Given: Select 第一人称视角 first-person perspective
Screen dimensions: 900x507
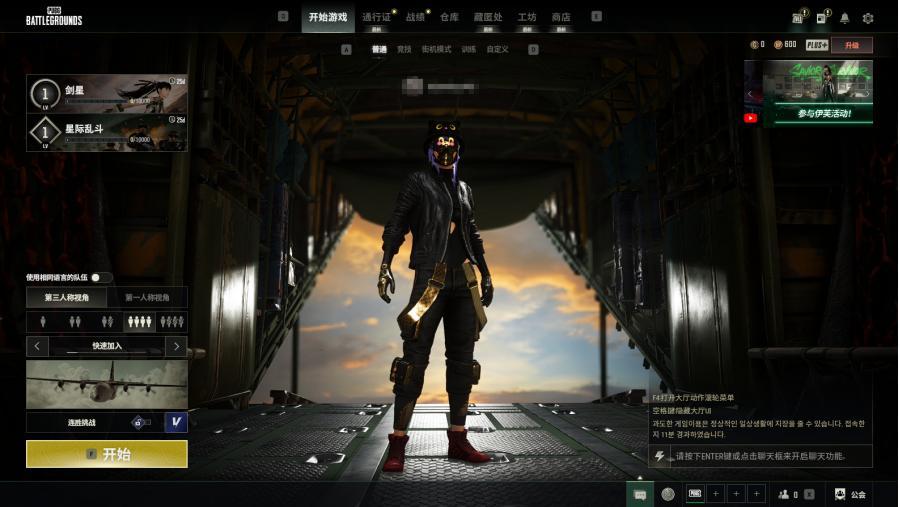Looking at the screenshot, I should [x=147, y=297].
